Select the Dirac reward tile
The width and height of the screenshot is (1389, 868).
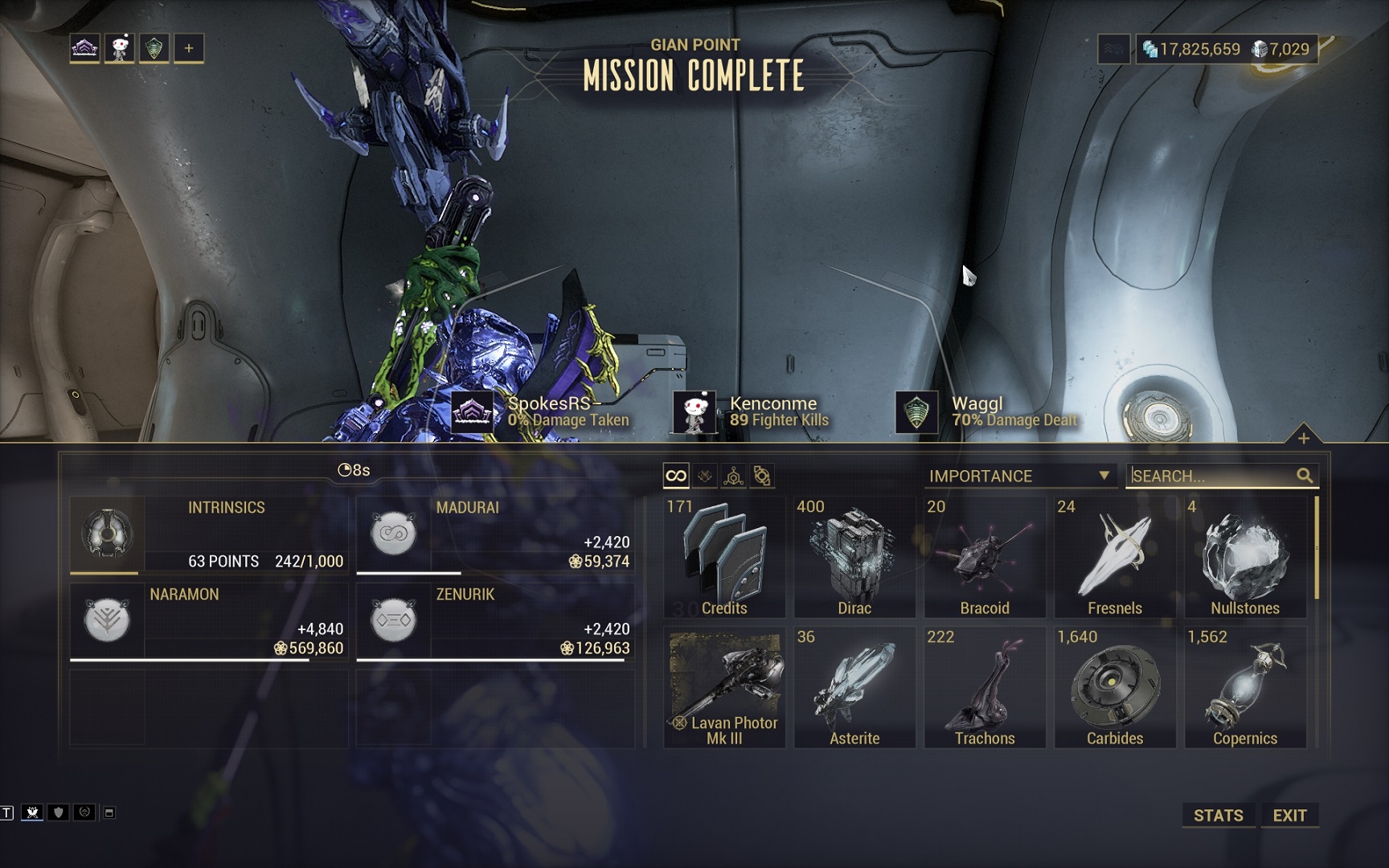(x=854, y=557)
